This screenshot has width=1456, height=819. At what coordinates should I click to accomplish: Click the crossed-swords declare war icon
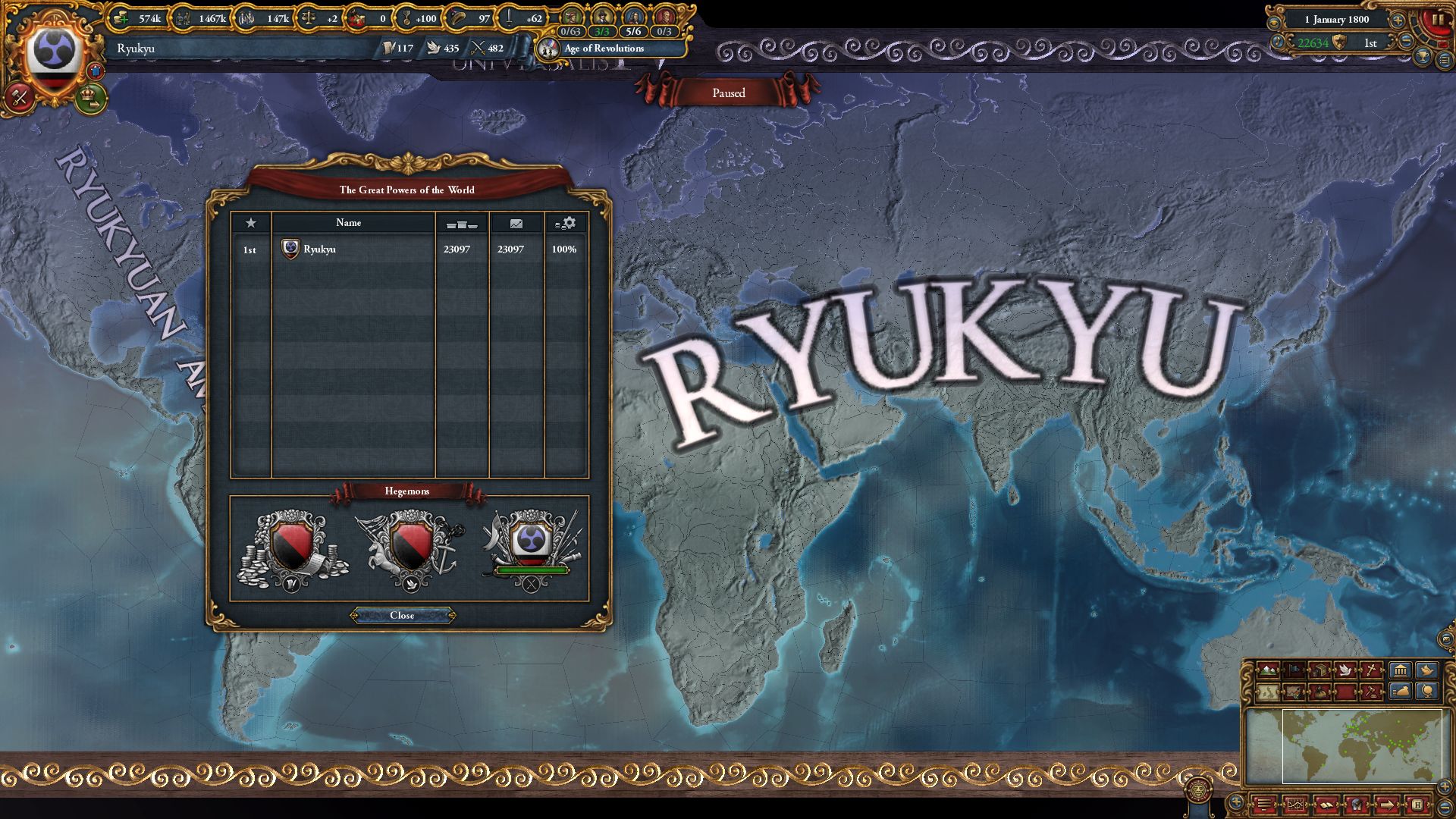click(x=20, y=97)
